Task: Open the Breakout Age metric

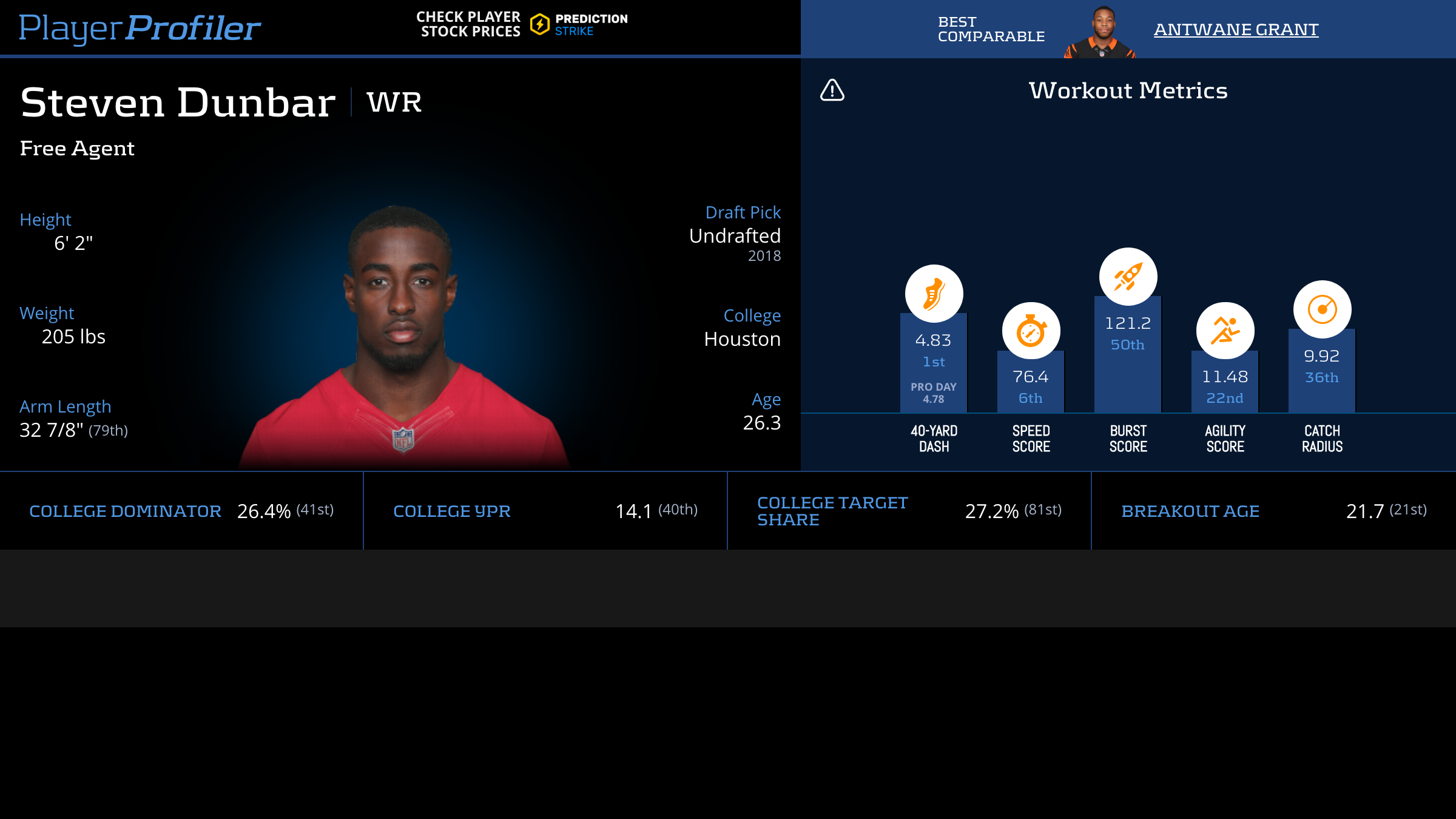Action: 1190,511
